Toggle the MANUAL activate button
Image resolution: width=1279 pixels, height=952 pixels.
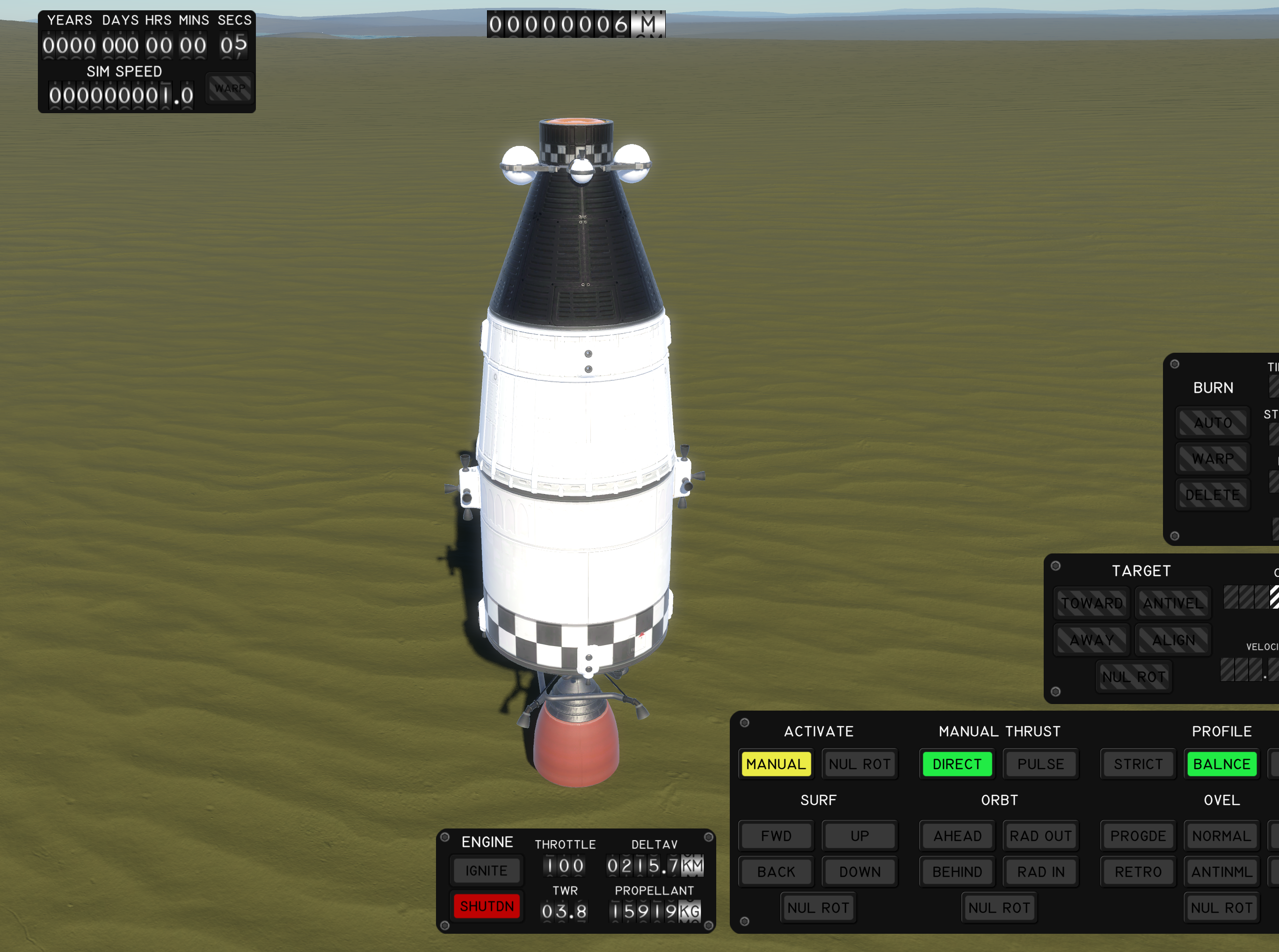pyautogui.click(x=776, y=764)
